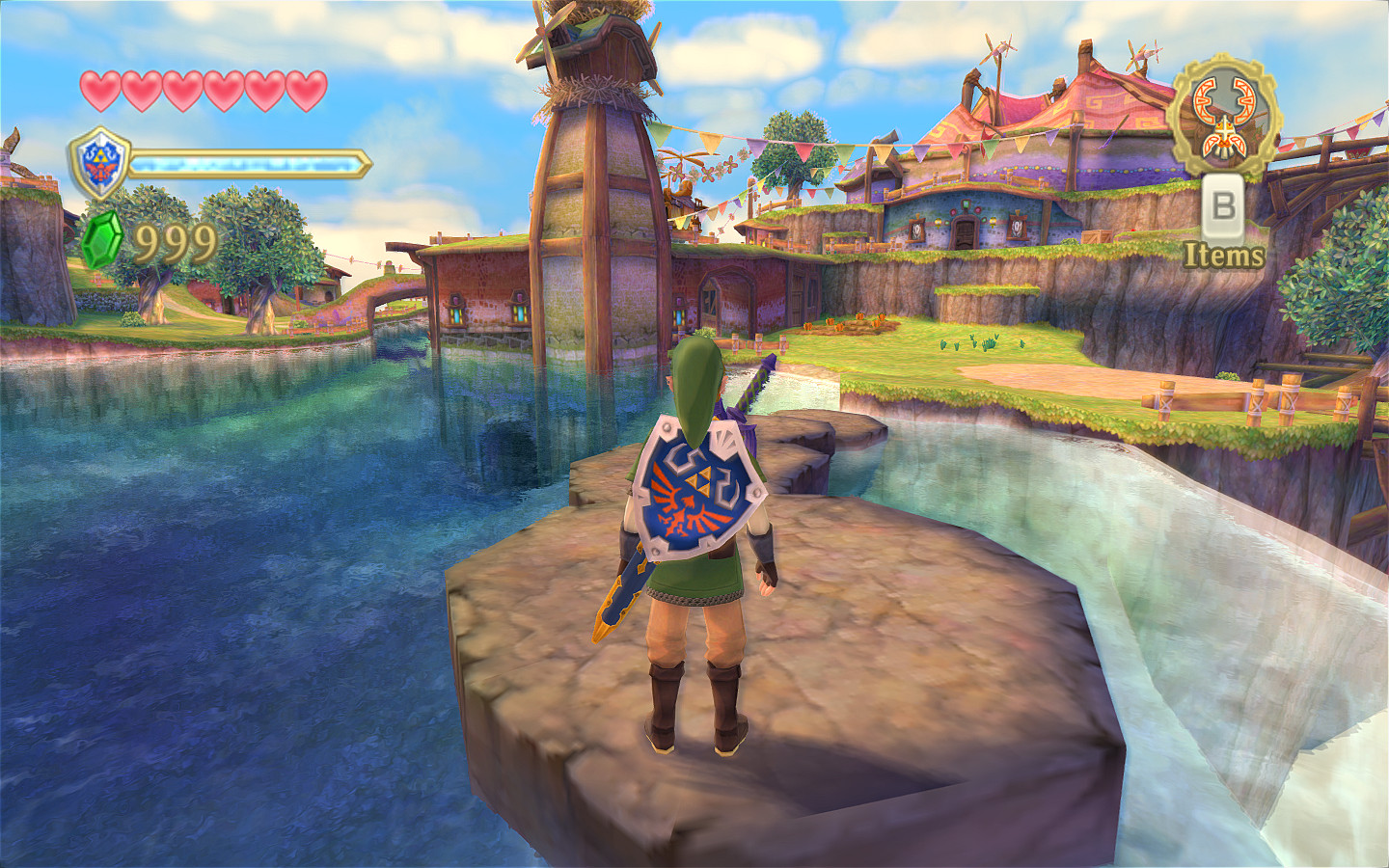
Task: Select the green rupee gem icon
Action: [101, 236]
